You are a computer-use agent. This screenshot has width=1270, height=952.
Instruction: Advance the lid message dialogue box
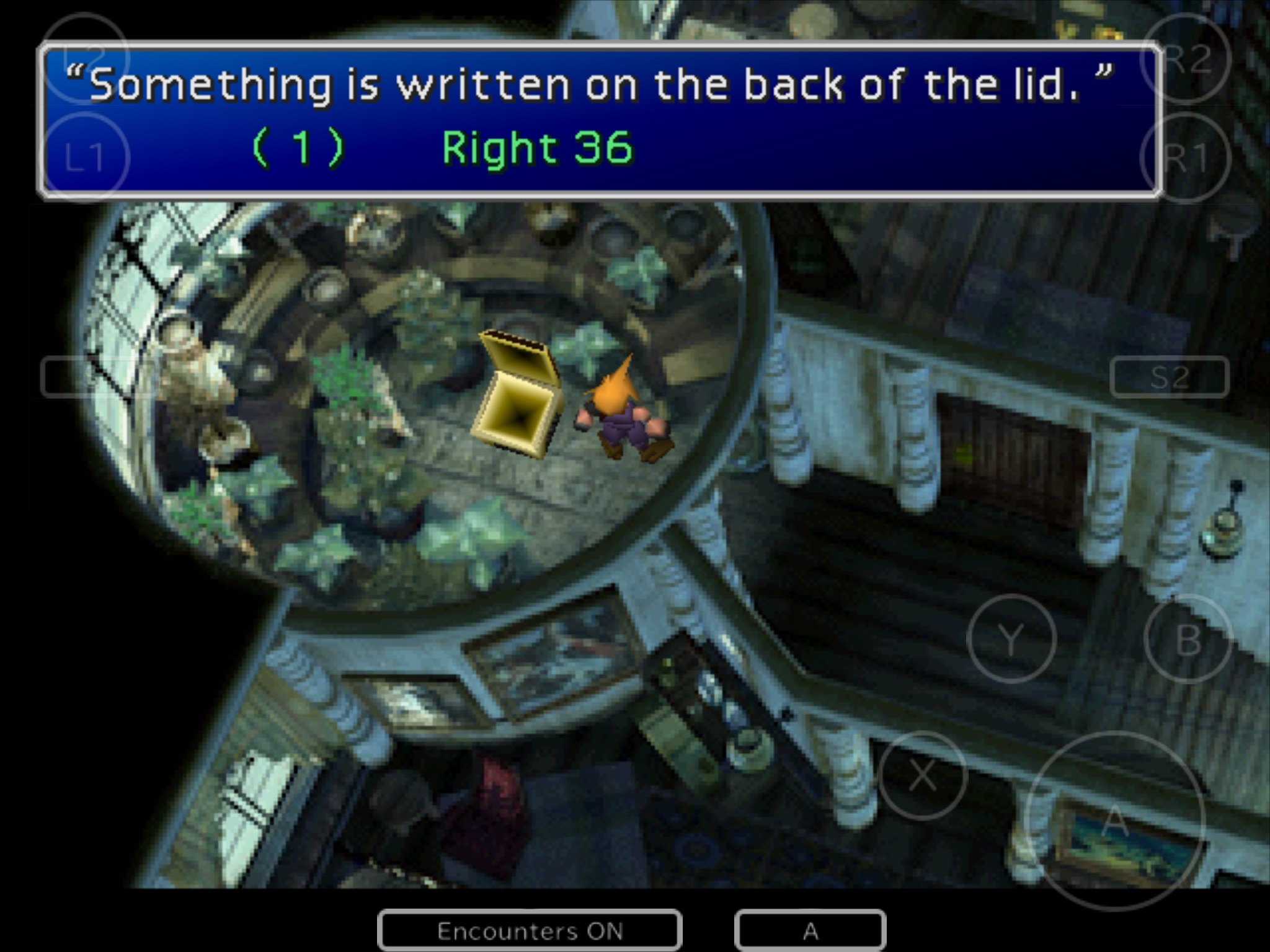(x=599, y=119)
